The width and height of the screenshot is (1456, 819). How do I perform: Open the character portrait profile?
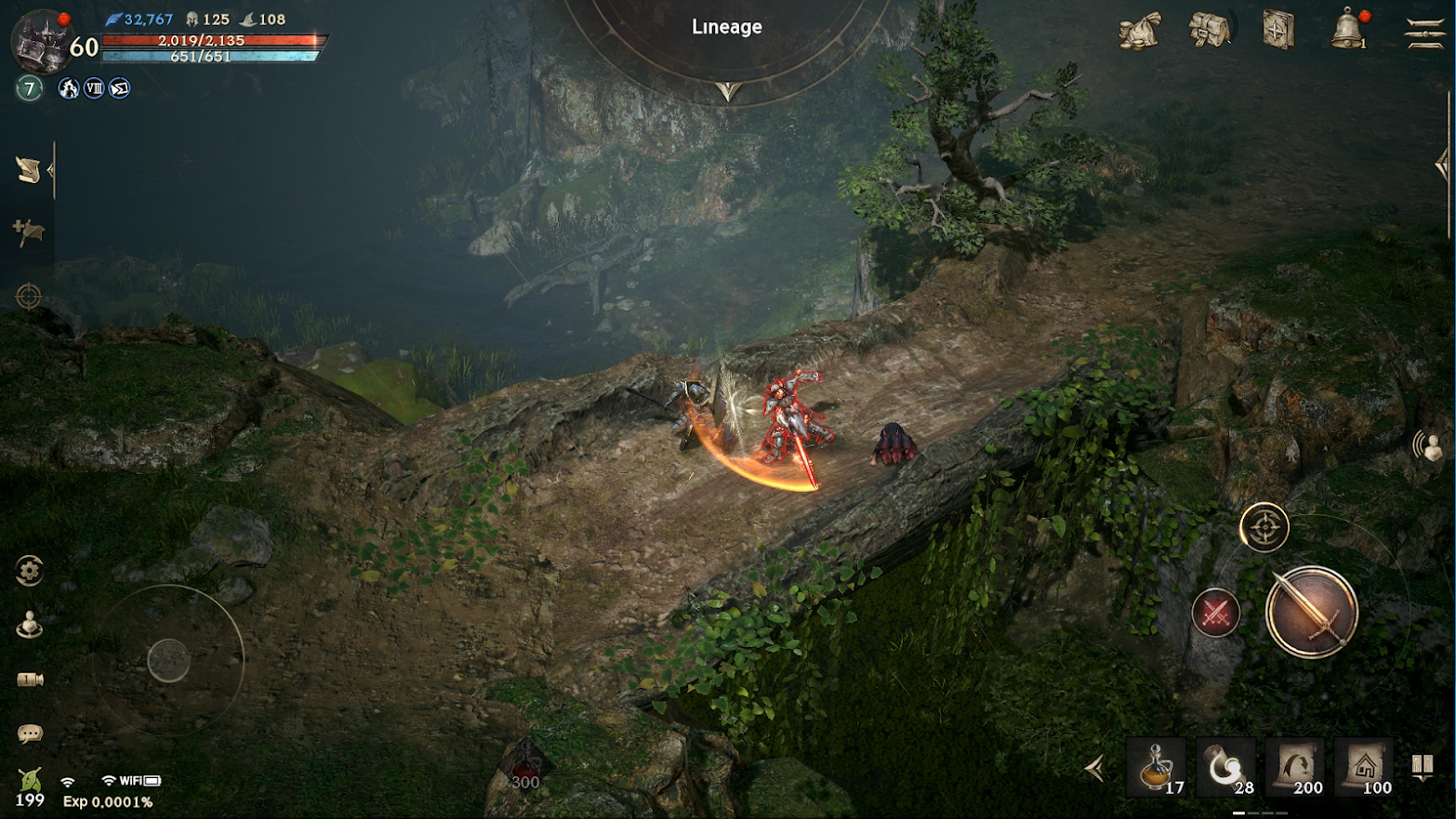[x=40, y=40]
